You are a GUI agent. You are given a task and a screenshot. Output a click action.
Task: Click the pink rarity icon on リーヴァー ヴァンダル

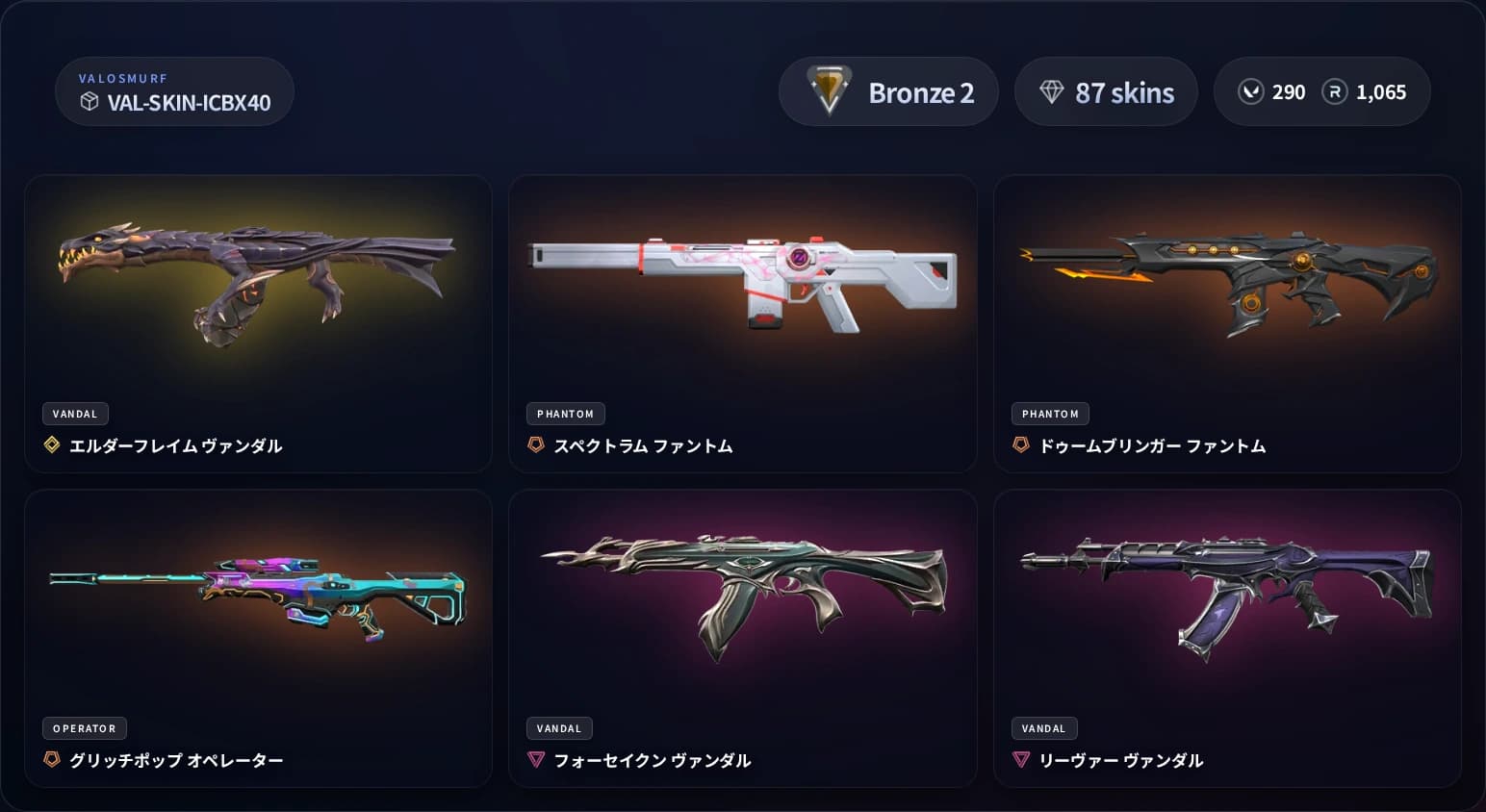pos(1020,759)
